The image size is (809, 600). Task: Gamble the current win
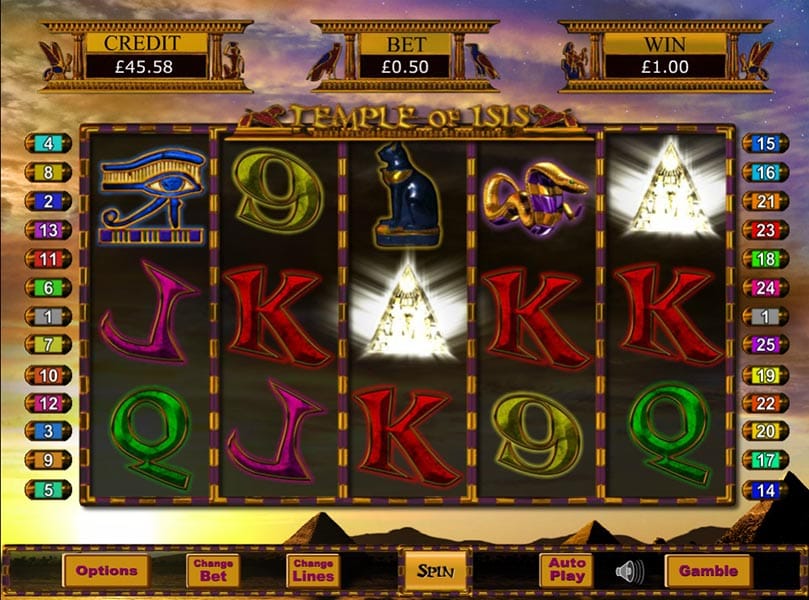point(708,571)
